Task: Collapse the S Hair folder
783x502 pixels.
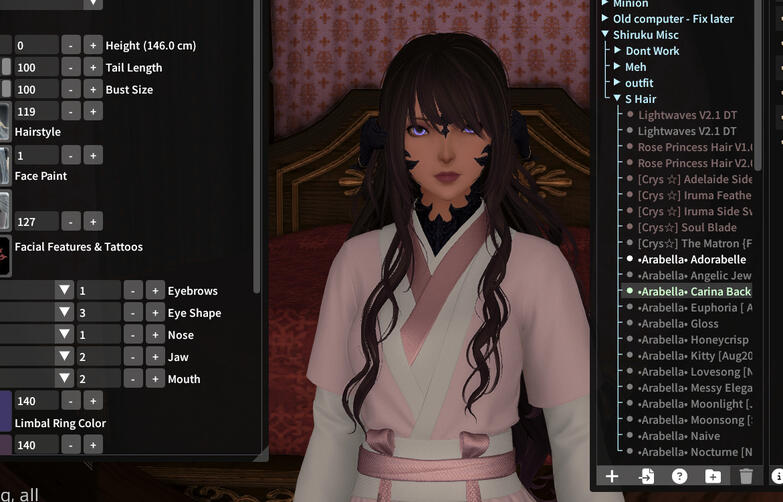Action: tap(618, 99)
